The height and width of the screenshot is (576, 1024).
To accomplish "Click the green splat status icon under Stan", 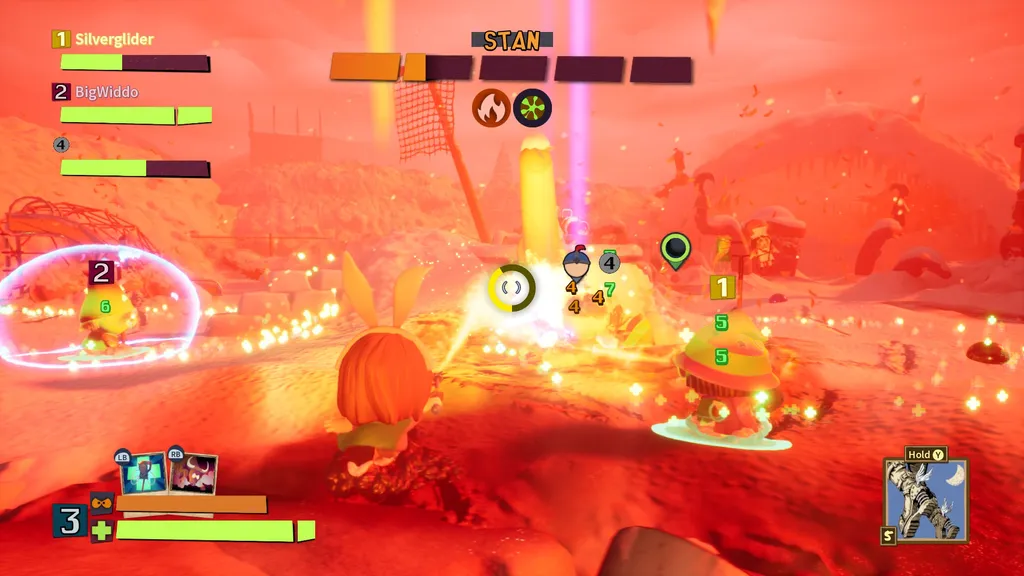I will 532,108.
